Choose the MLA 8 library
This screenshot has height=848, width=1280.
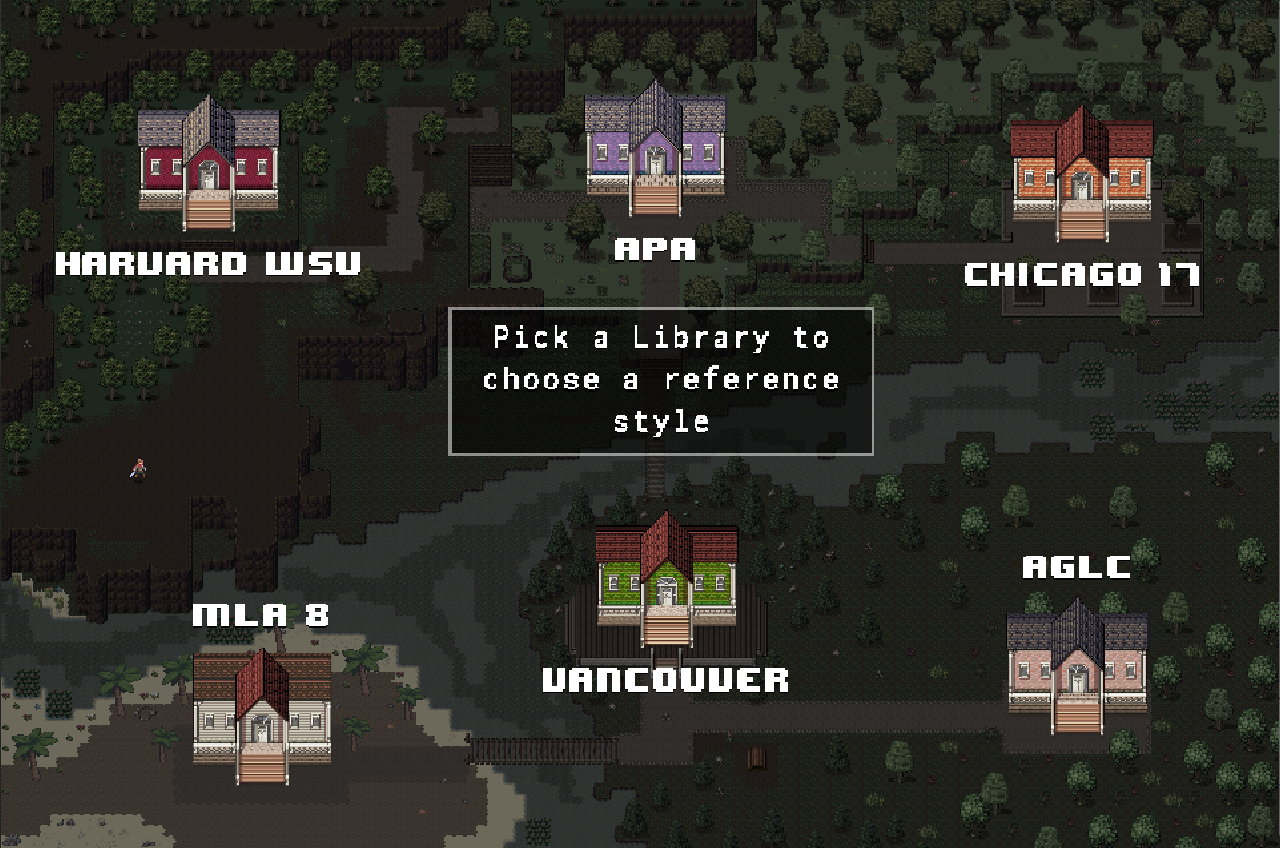tap(261, 710)
